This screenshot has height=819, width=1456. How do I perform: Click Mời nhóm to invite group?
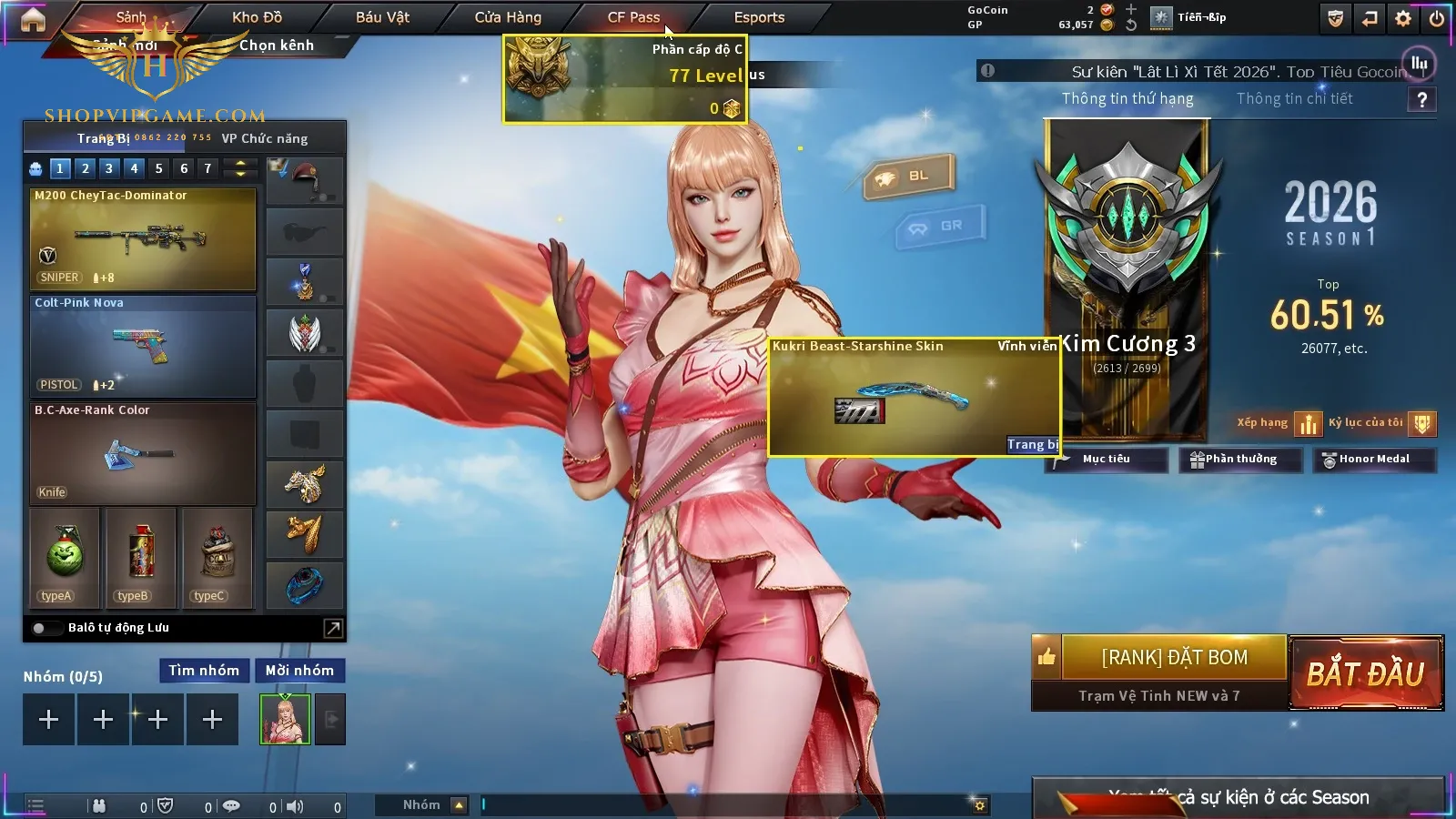tap(299, 671)
